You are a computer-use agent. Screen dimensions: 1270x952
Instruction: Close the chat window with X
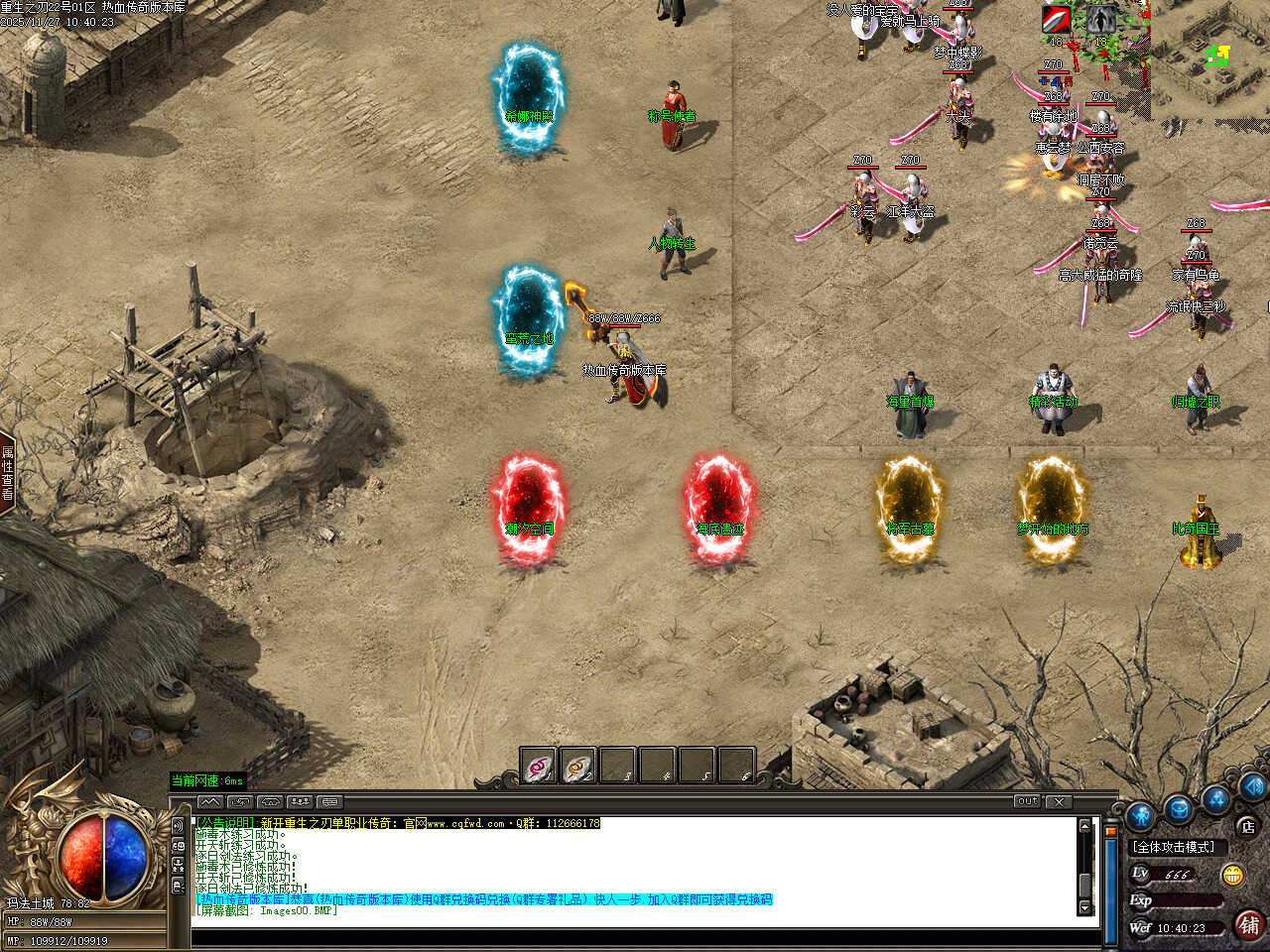1059,801
